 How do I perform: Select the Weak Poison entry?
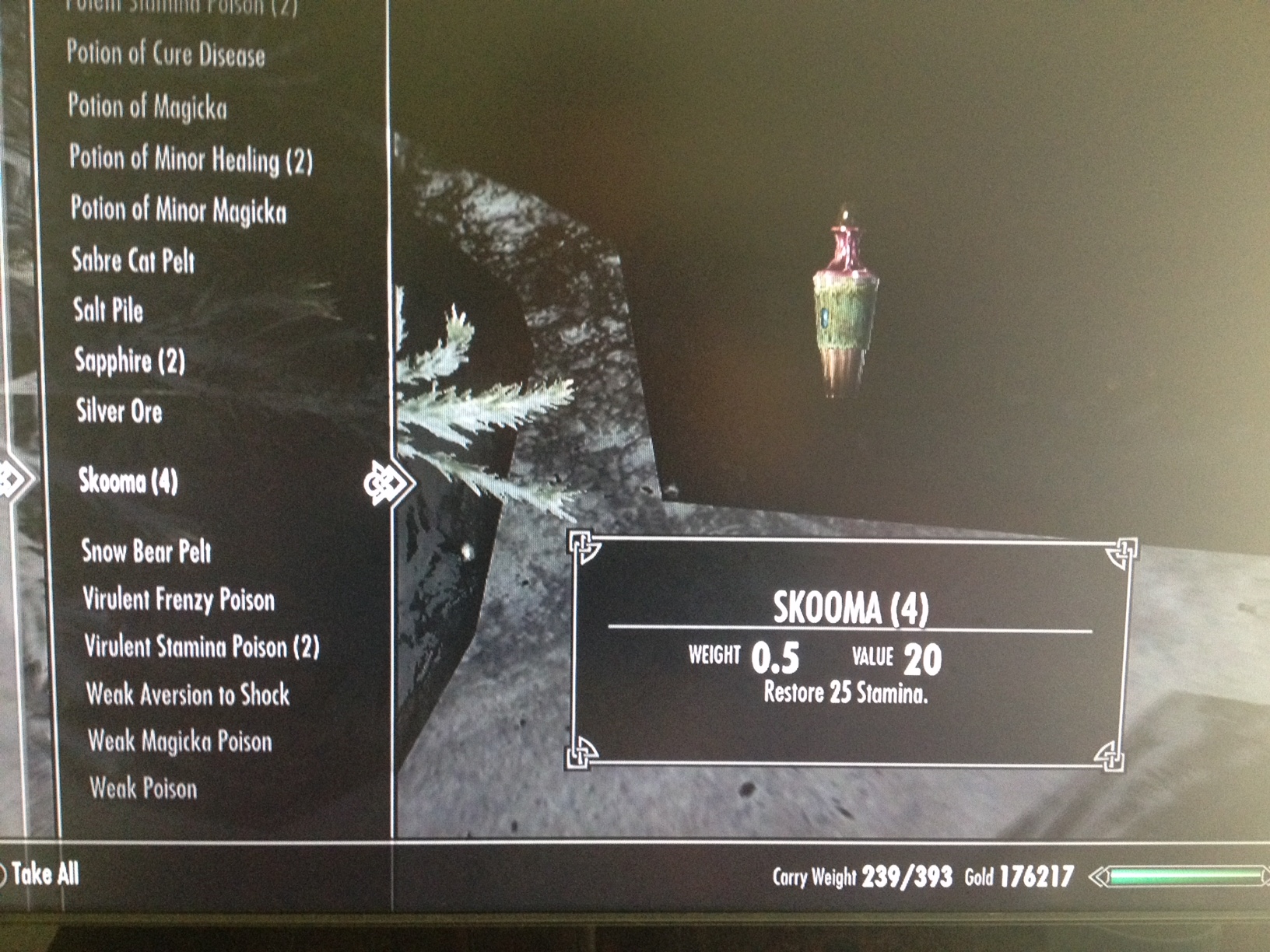143,789
